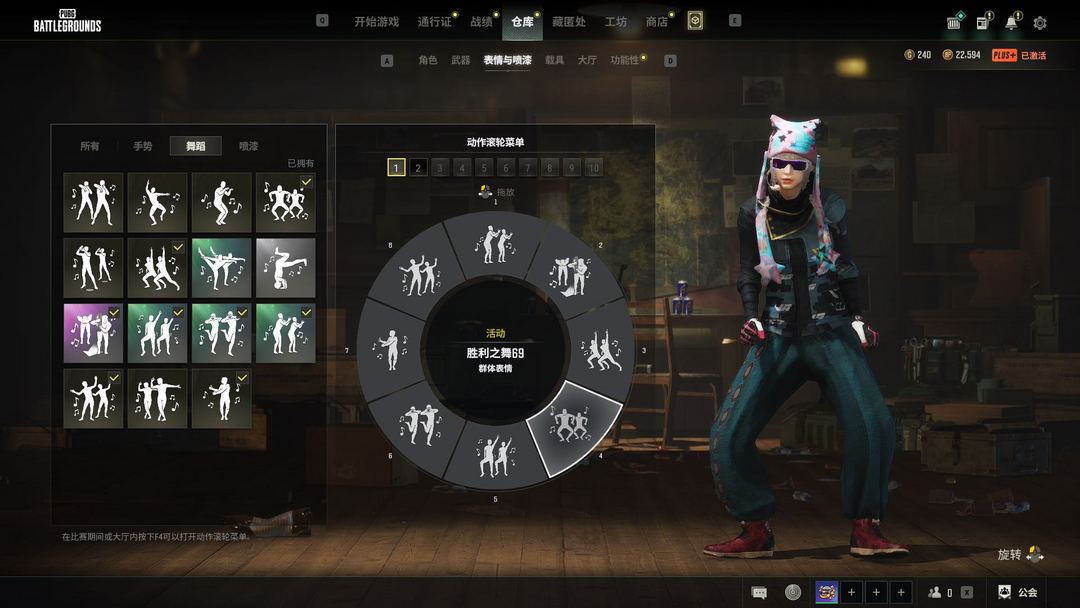Select the 角色 sub-tab
The image size is (1080, 608).
(x=428, y=60)
